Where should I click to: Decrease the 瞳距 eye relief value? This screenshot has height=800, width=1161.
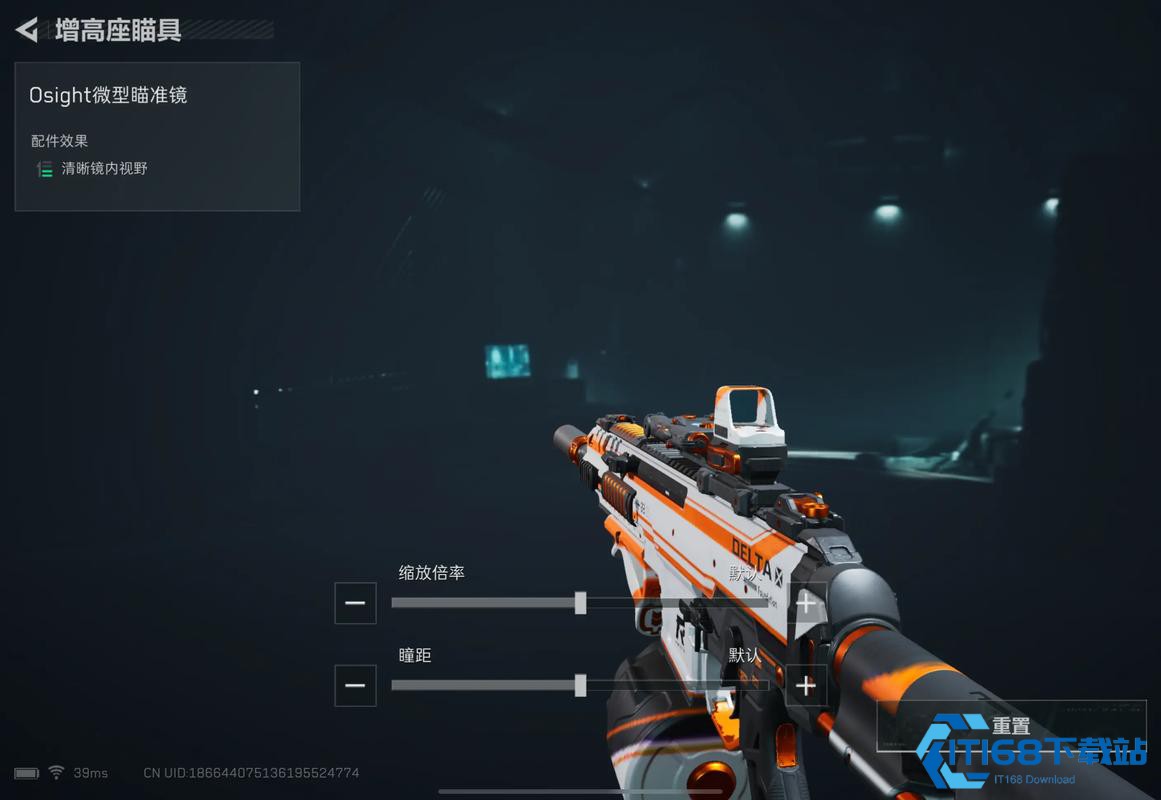click(x=355, y=685)
